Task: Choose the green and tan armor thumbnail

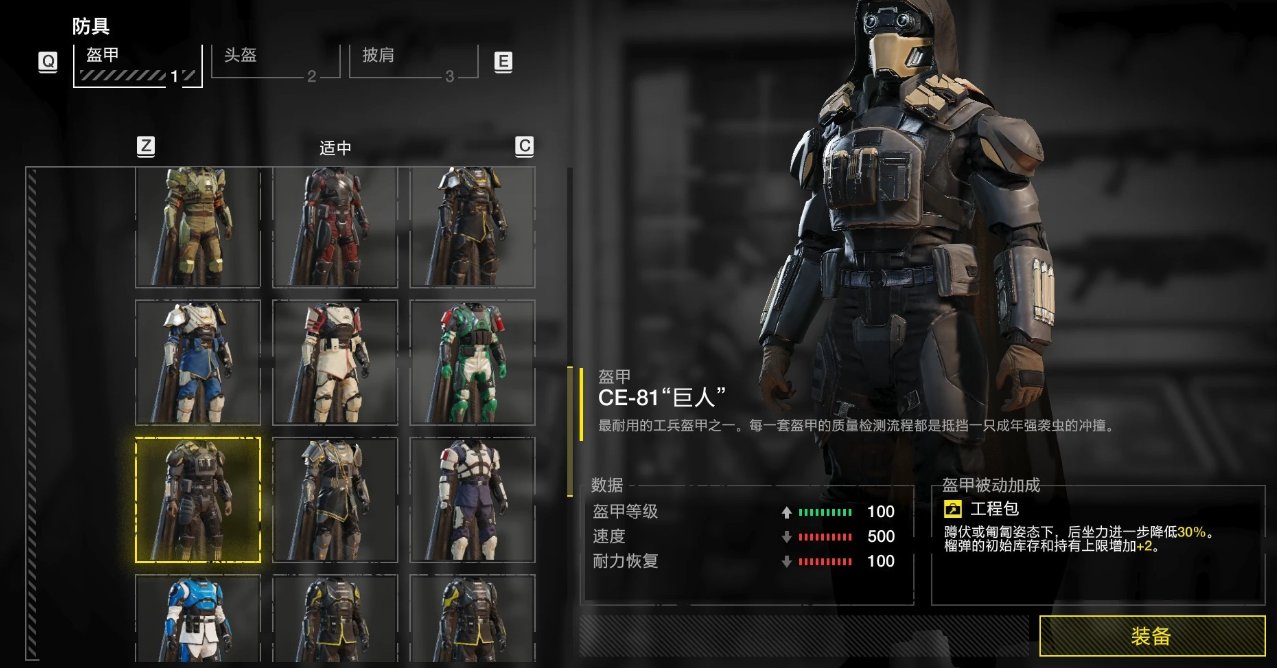Action: 198,227
